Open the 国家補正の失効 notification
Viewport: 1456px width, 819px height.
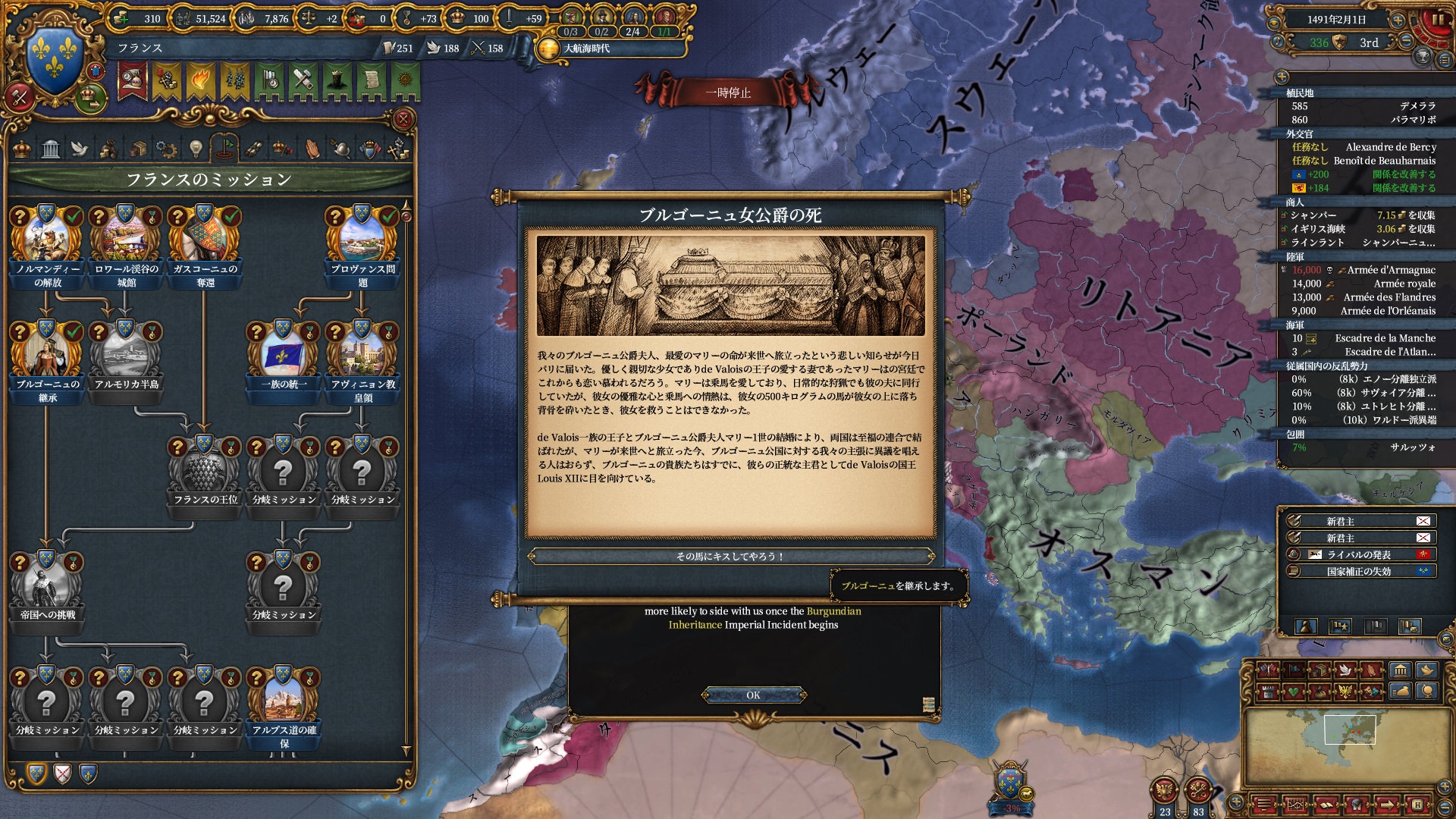(1359, 571)
